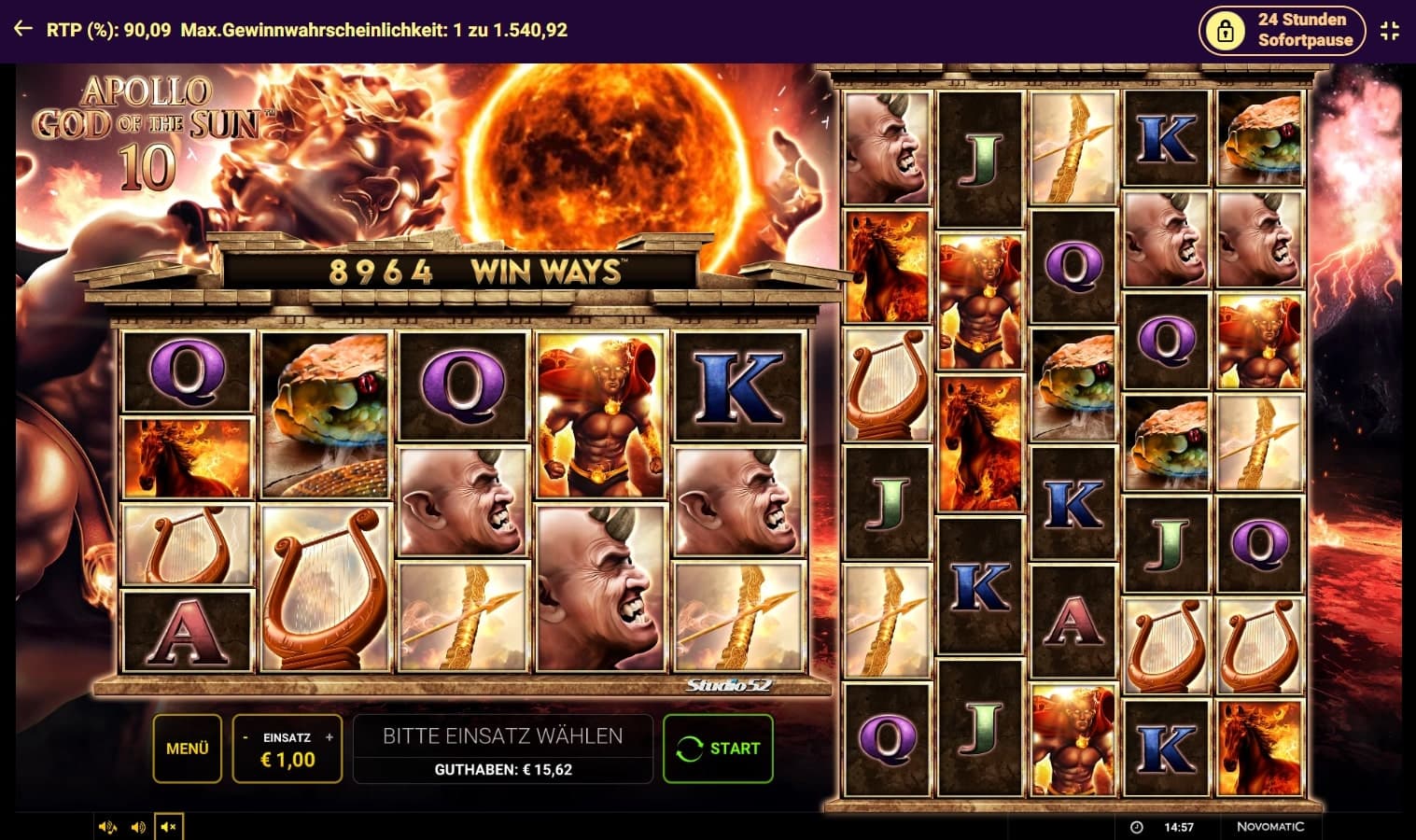
Task: Increase the Einsatz with the plus sign
Action: [x=329, y=737]
